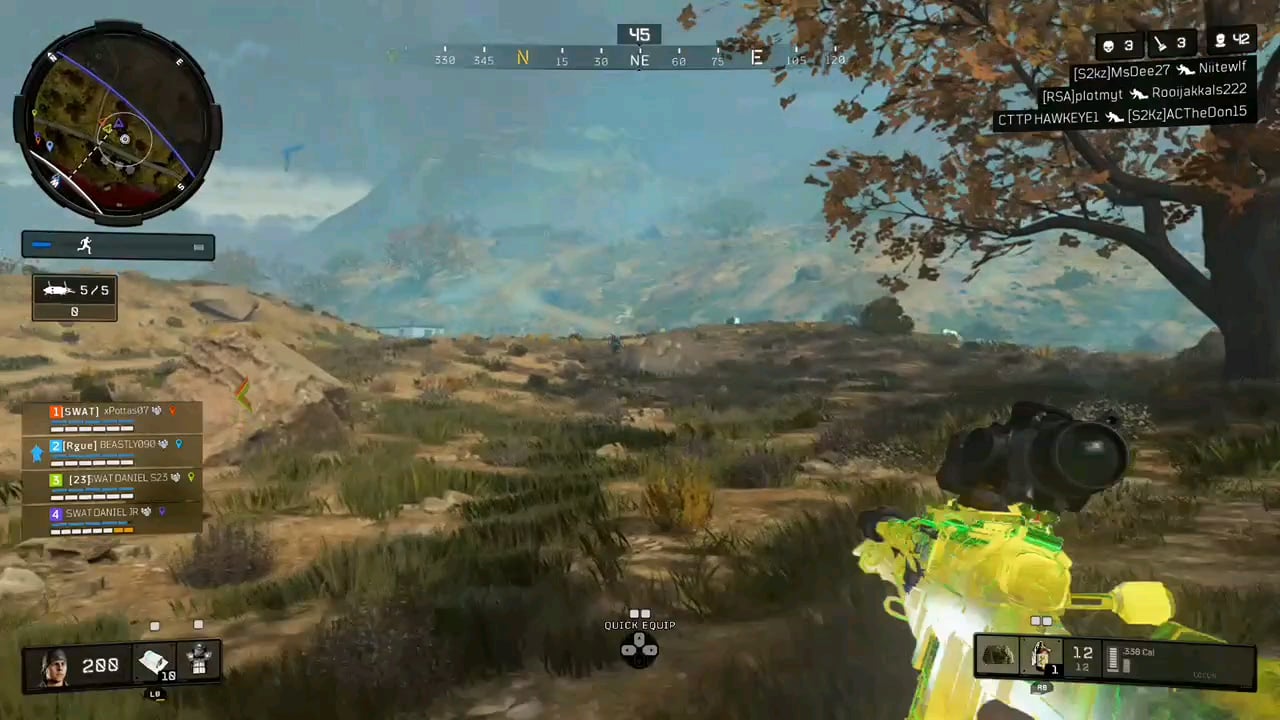Toggle the green ping beside SWAT DANIEL S23

click(189, 478)
